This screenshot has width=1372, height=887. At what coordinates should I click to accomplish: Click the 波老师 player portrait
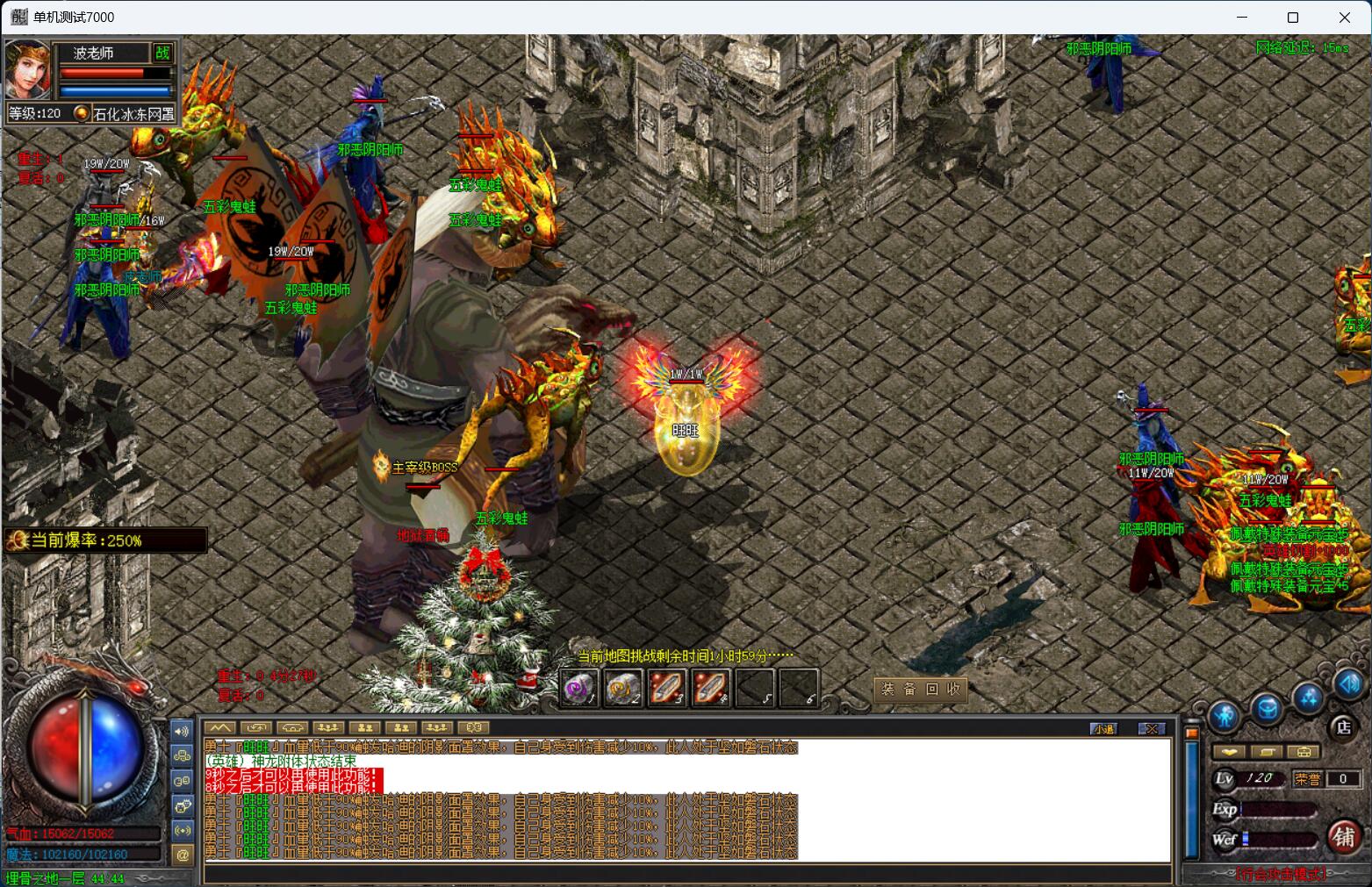(27, 69)
